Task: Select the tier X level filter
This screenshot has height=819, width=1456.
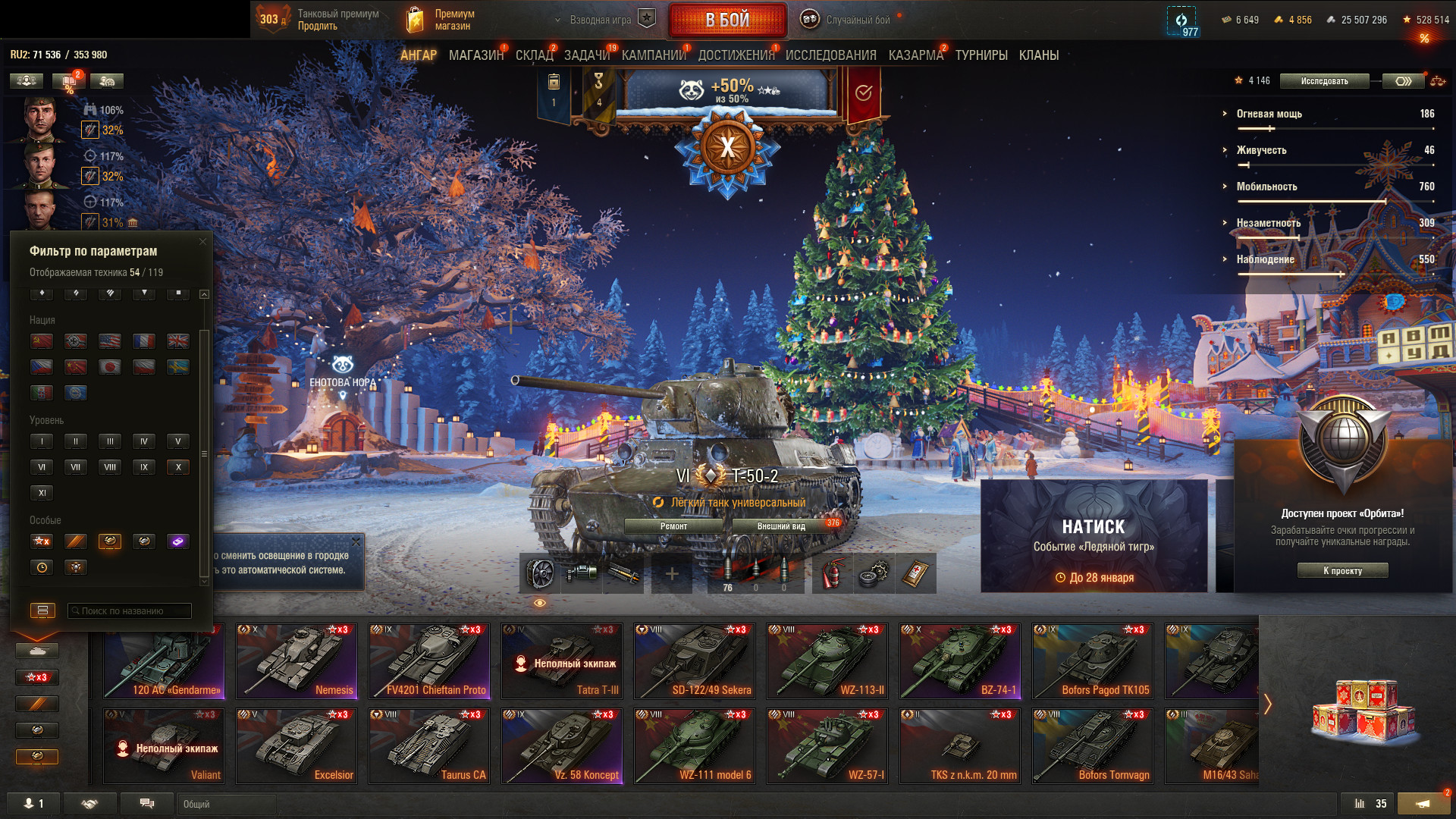Action: (x=178, y=467)
